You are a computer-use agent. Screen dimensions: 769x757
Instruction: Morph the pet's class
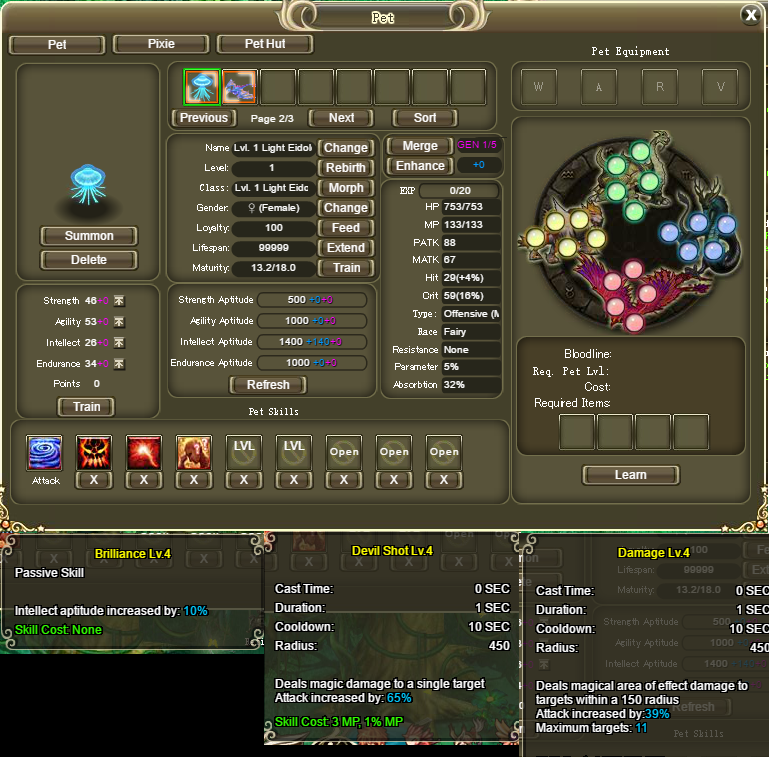tap(346, 188)
